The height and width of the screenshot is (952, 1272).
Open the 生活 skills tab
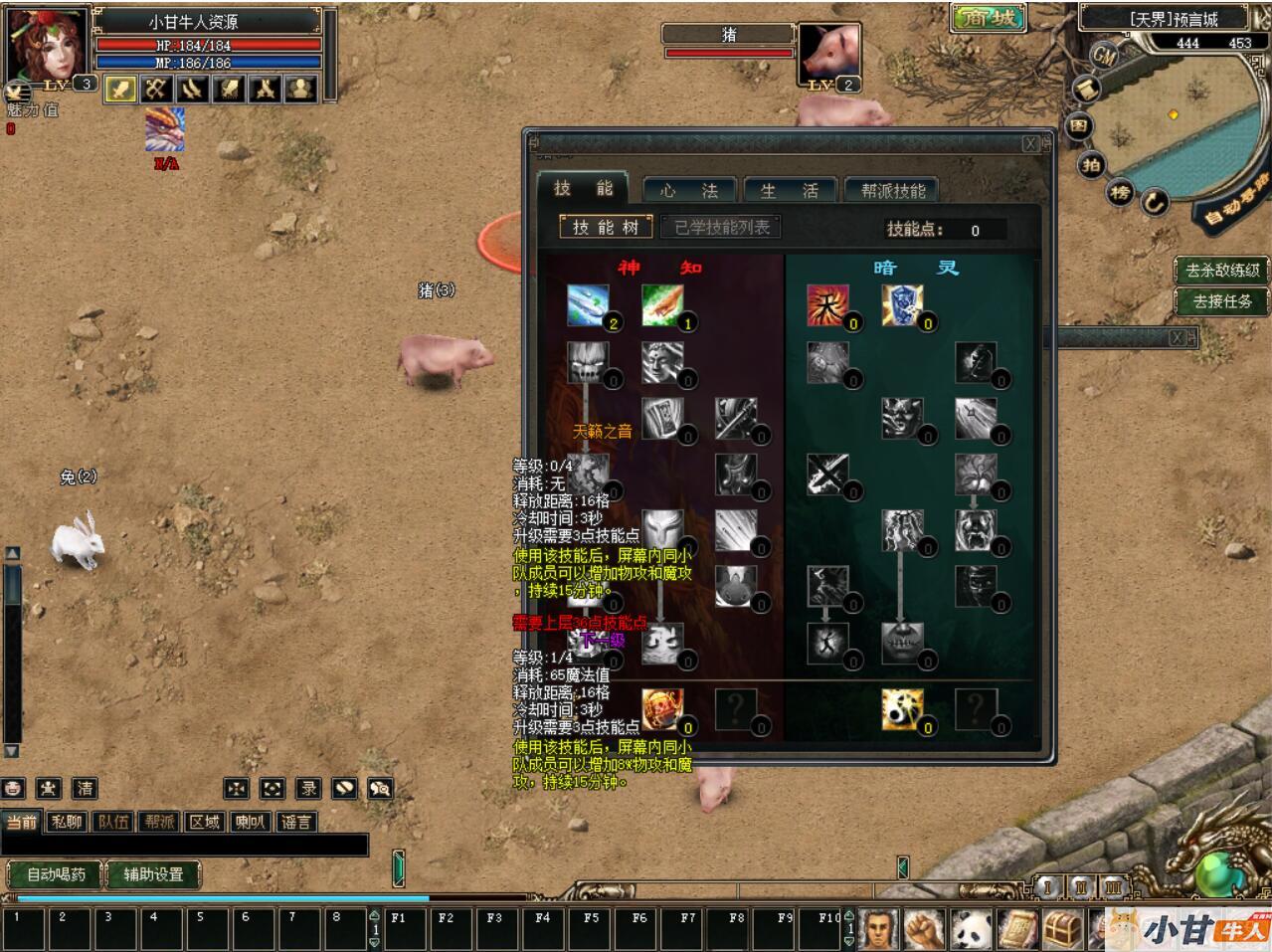coord(789,190)
